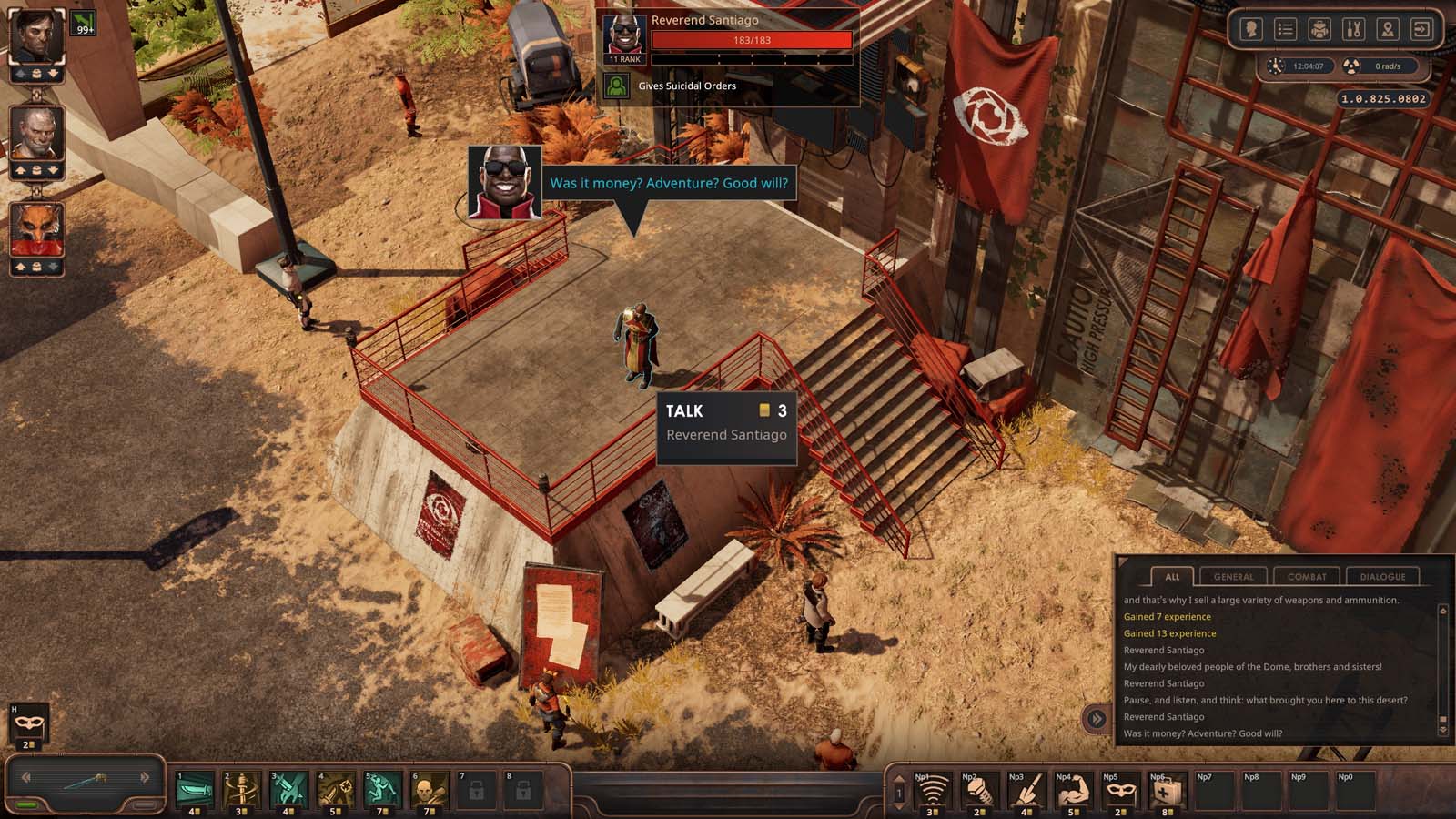
Task: Switch to the General log tab
Action: [1233, 576]
